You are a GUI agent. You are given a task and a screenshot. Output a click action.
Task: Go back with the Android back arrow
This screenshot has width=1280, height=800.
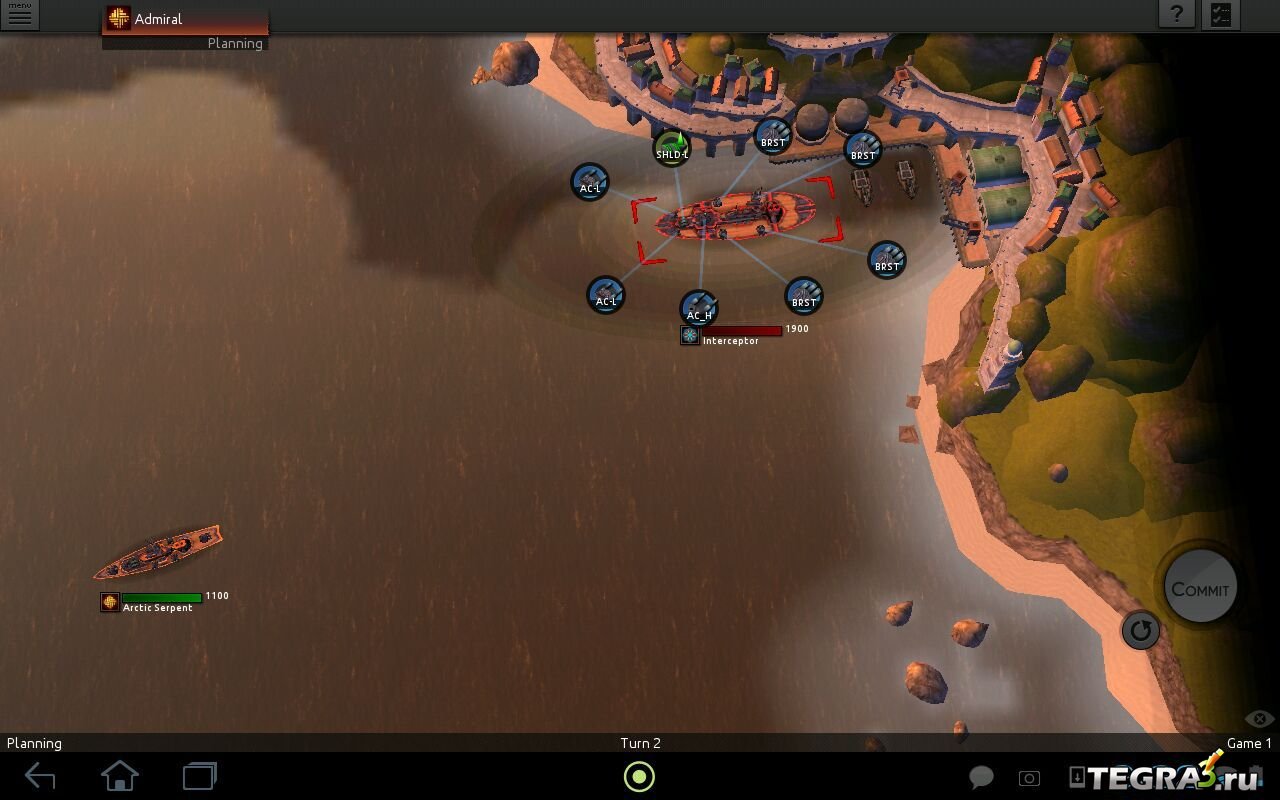tap(40, 776)
